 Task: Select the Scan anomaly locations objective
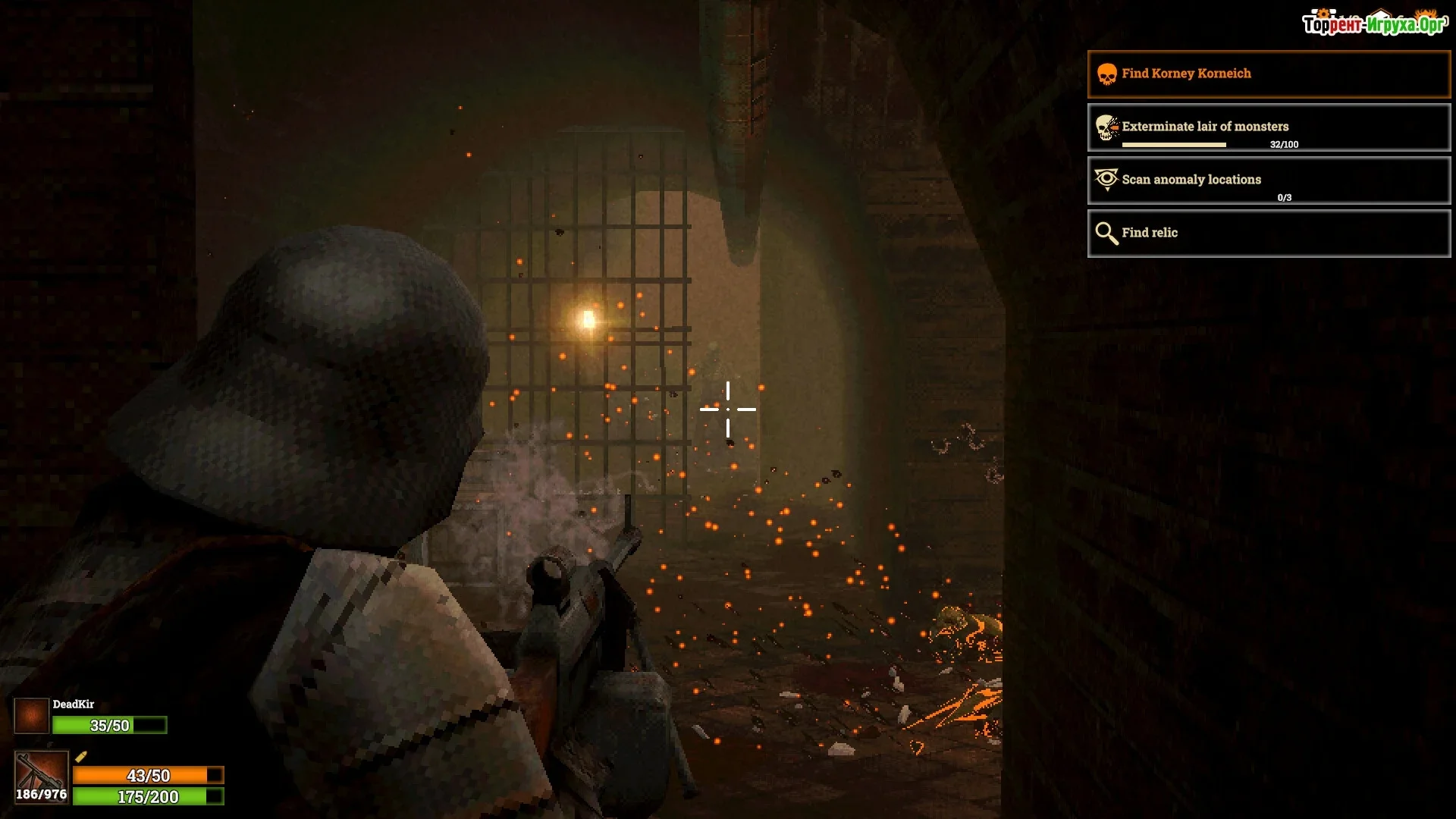coord(1269,180)
